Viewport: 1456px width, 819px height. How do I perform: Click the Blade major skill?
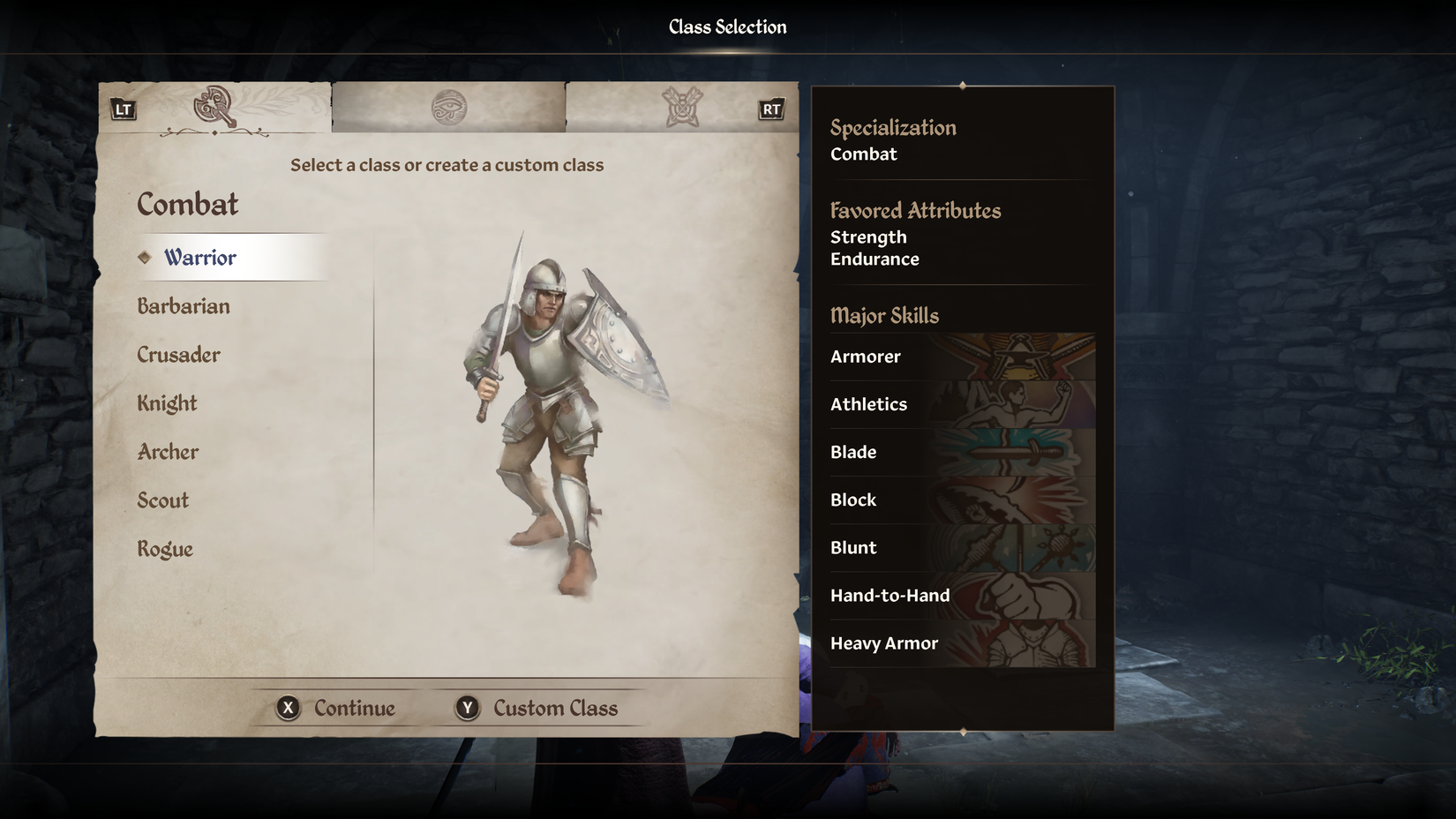(x=962, y=452)
